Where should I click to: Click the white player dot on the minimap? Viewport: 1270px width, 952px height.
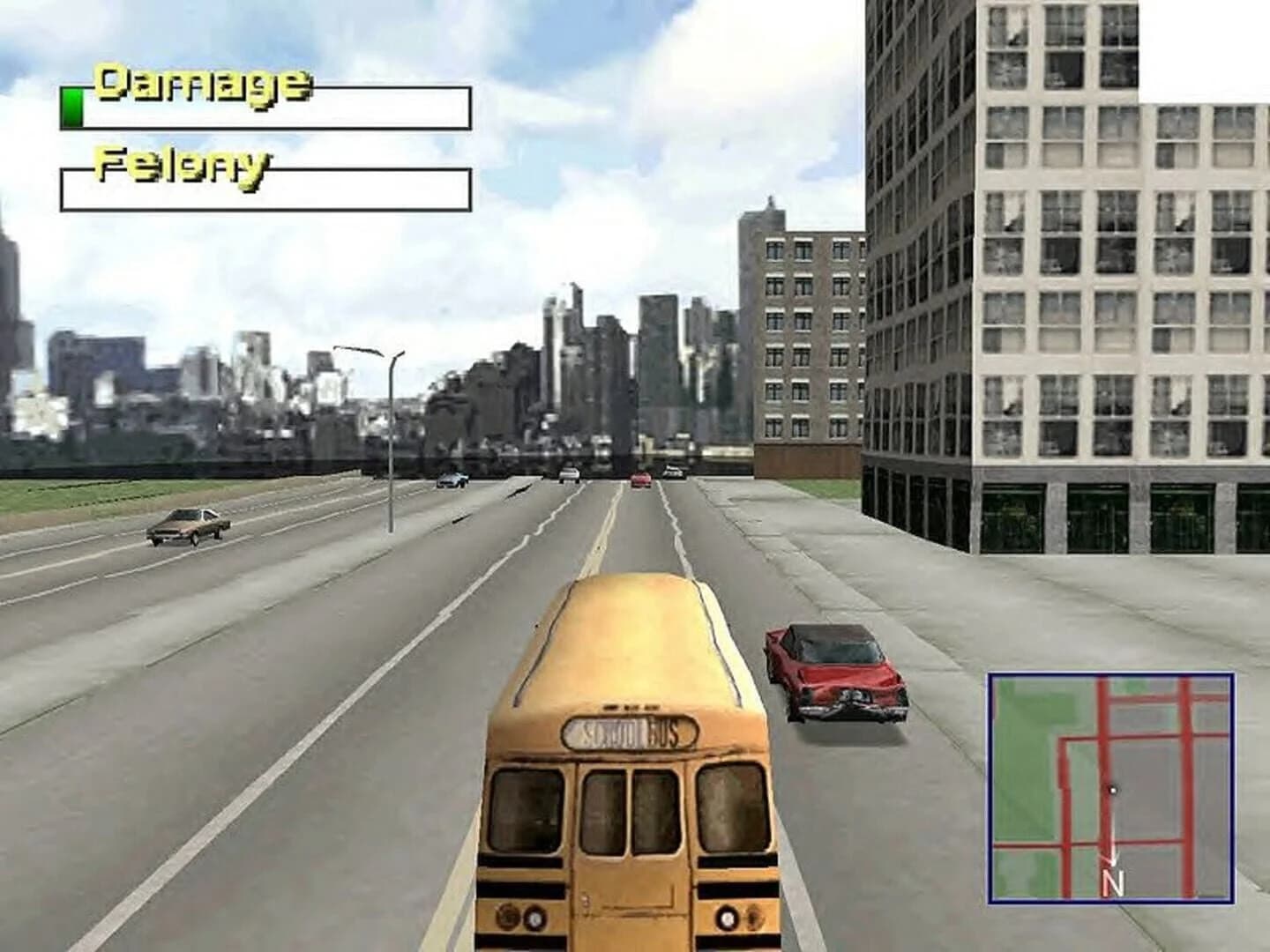[x=1114, y=792]
